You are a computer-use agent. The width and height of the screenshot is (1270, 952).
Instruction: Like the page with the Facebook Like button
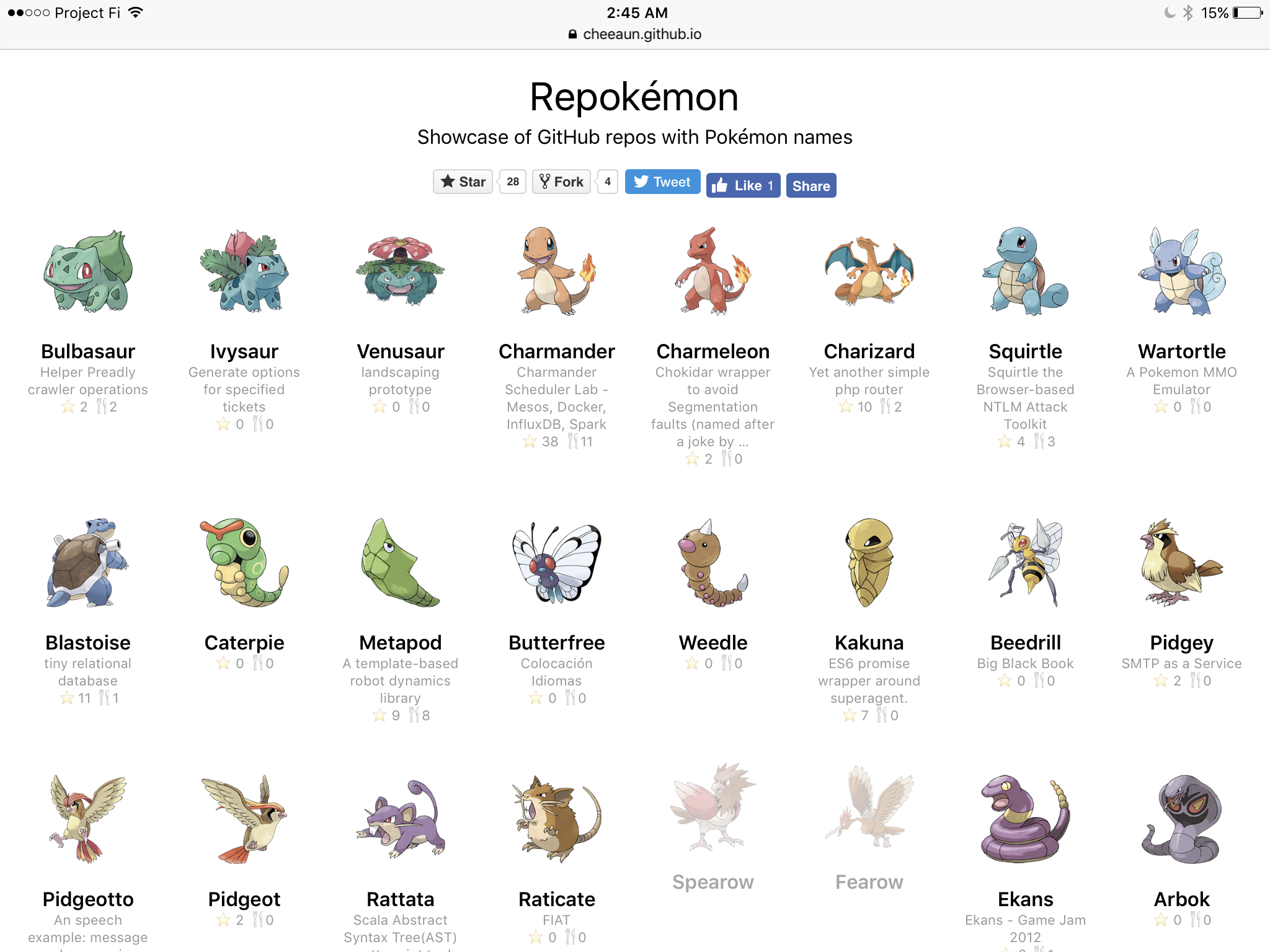click(x=742, y=185)
